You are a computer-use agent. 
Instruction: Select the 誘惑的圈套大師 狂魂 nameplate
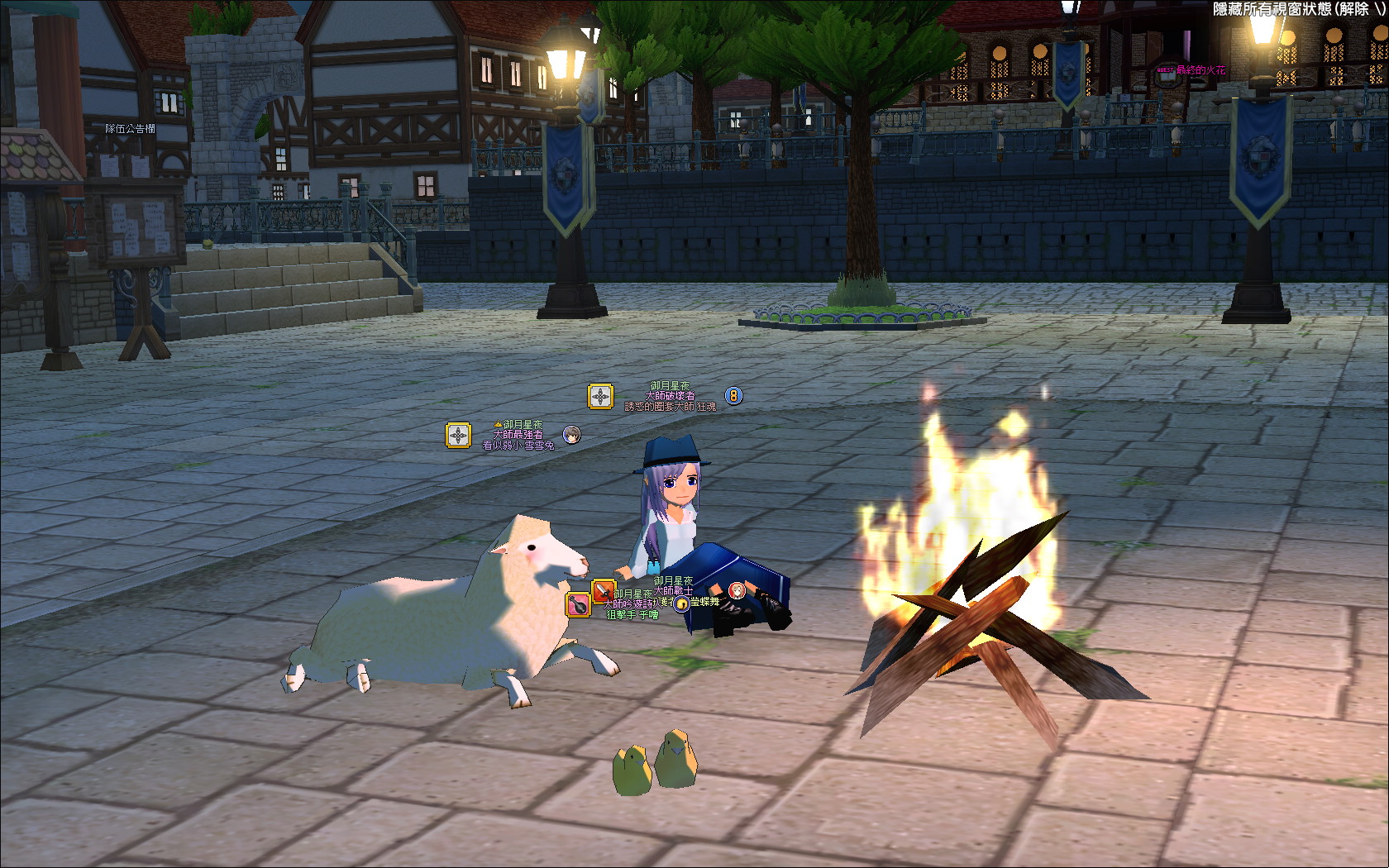(x=670, y=407)
